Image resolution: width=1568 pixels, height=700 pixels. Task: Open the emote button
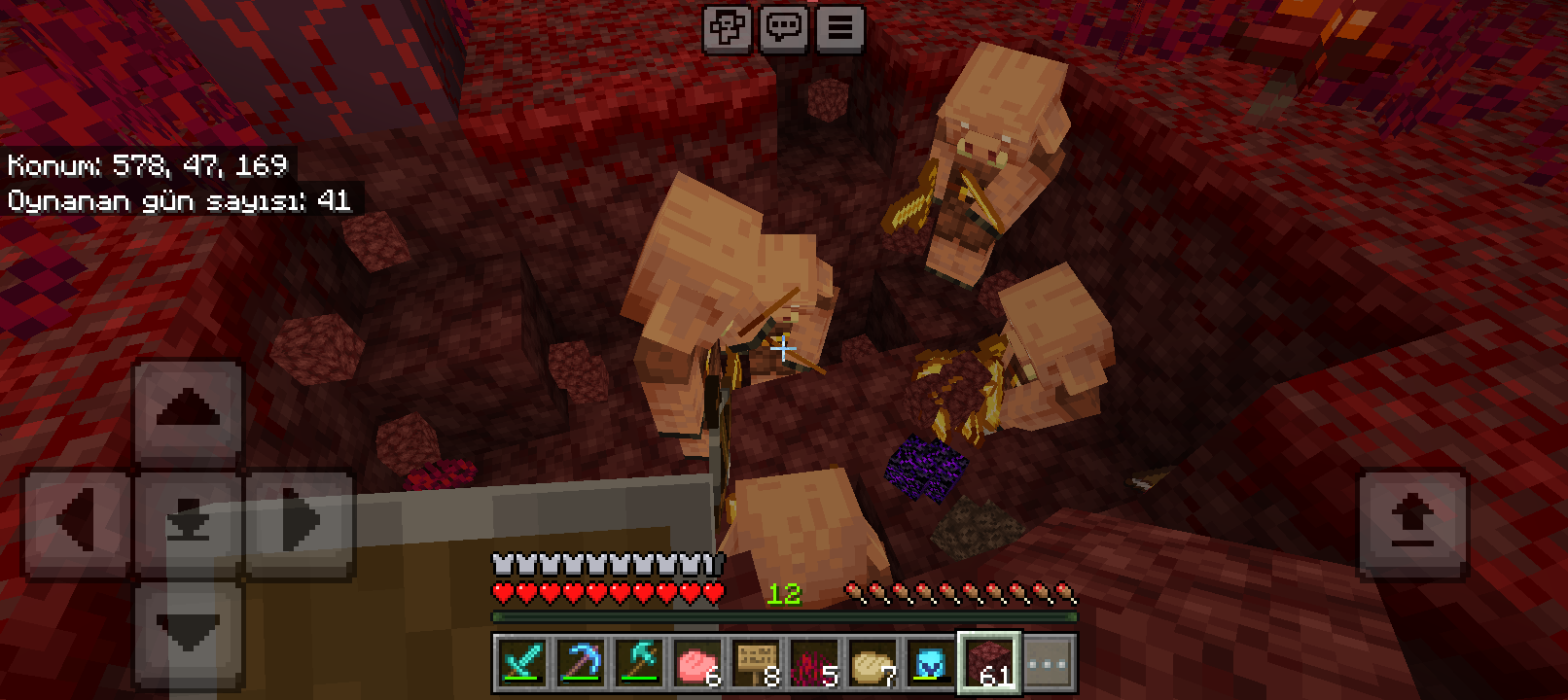coord(728,29)
